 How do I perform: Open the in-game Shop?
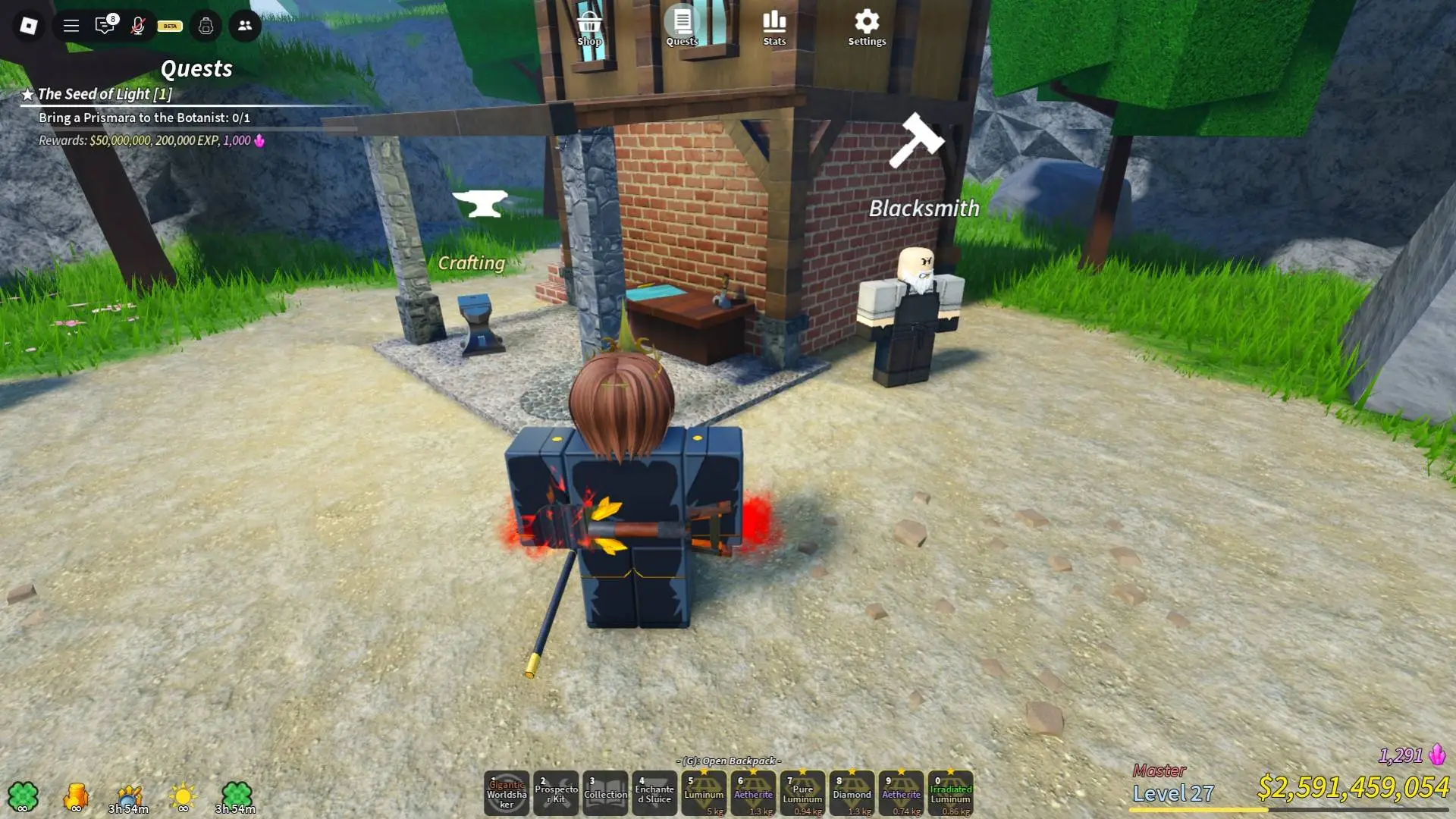(x=589, y=23)
